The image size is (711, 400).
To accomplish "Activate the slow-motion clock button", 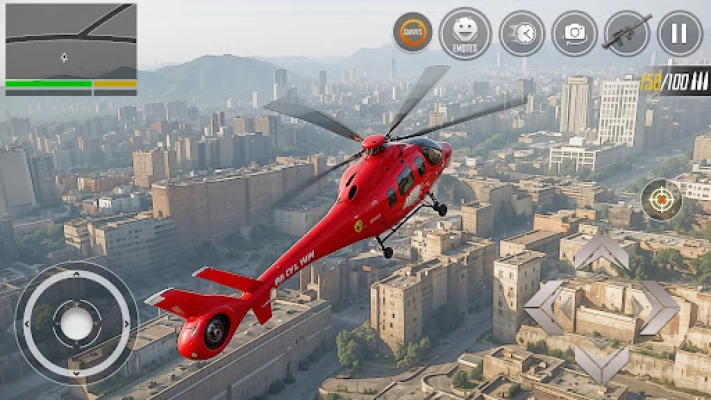I will (x=521, y=33).
